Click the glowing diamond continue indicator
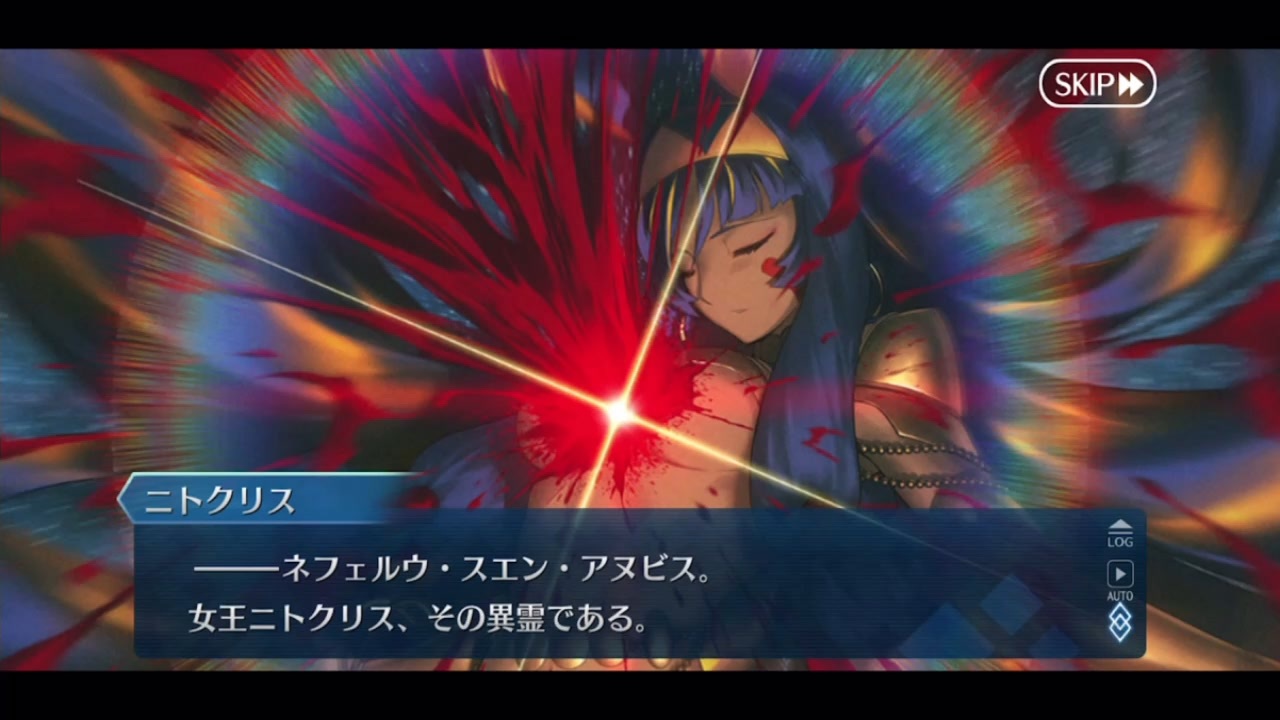This screenshot has height=720, width=1280. pyautogui.click(x=1119, y=624)
